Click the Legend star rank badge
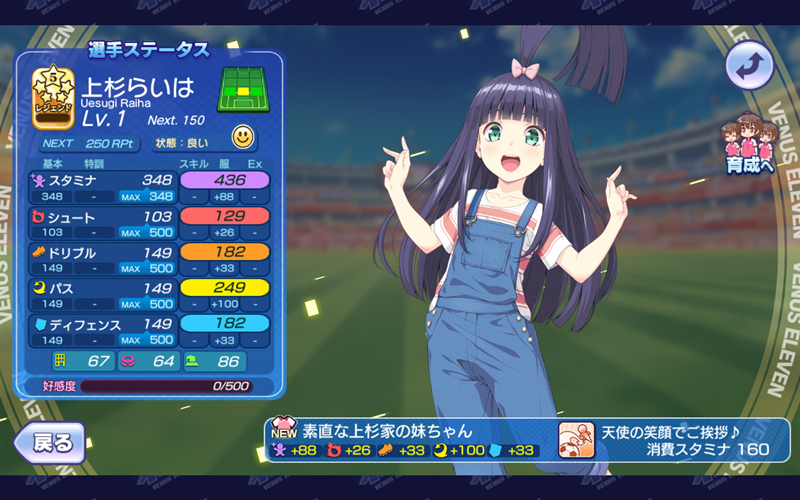This screenshot has height=500, width=800. pos(54,98)
